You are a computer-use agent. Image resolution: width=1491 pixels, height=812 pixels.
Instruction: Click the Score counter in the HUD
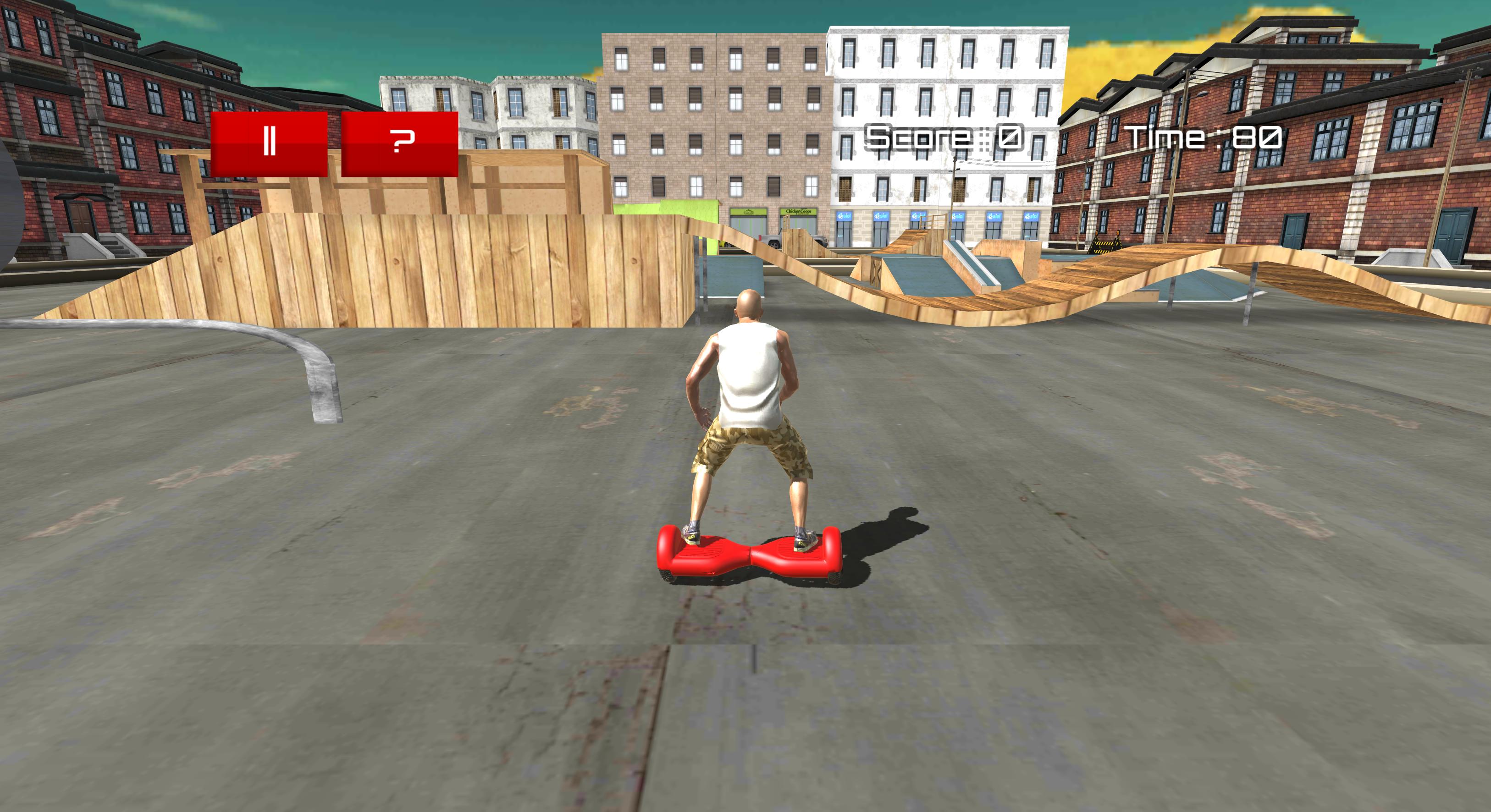pyautogui.click(x=940, y=136)
